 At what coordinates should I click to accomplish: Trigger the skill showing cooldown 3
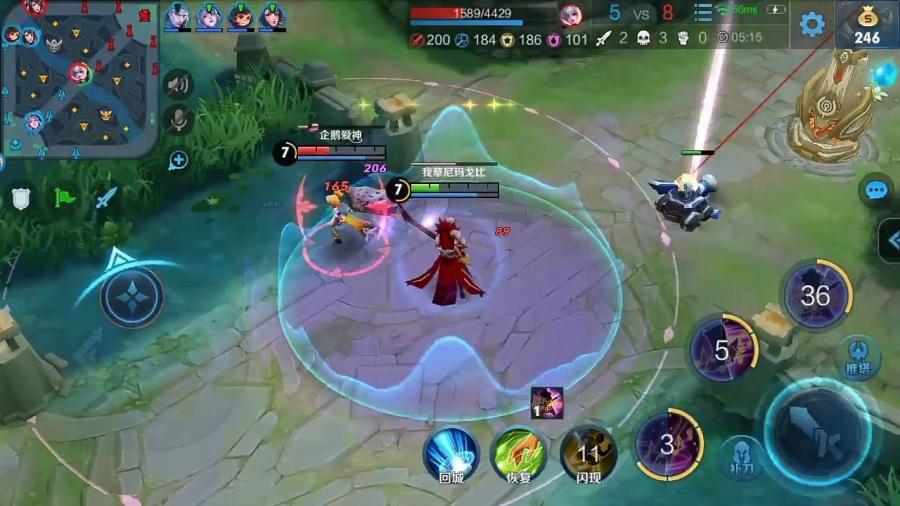click(x=668, y=443)
